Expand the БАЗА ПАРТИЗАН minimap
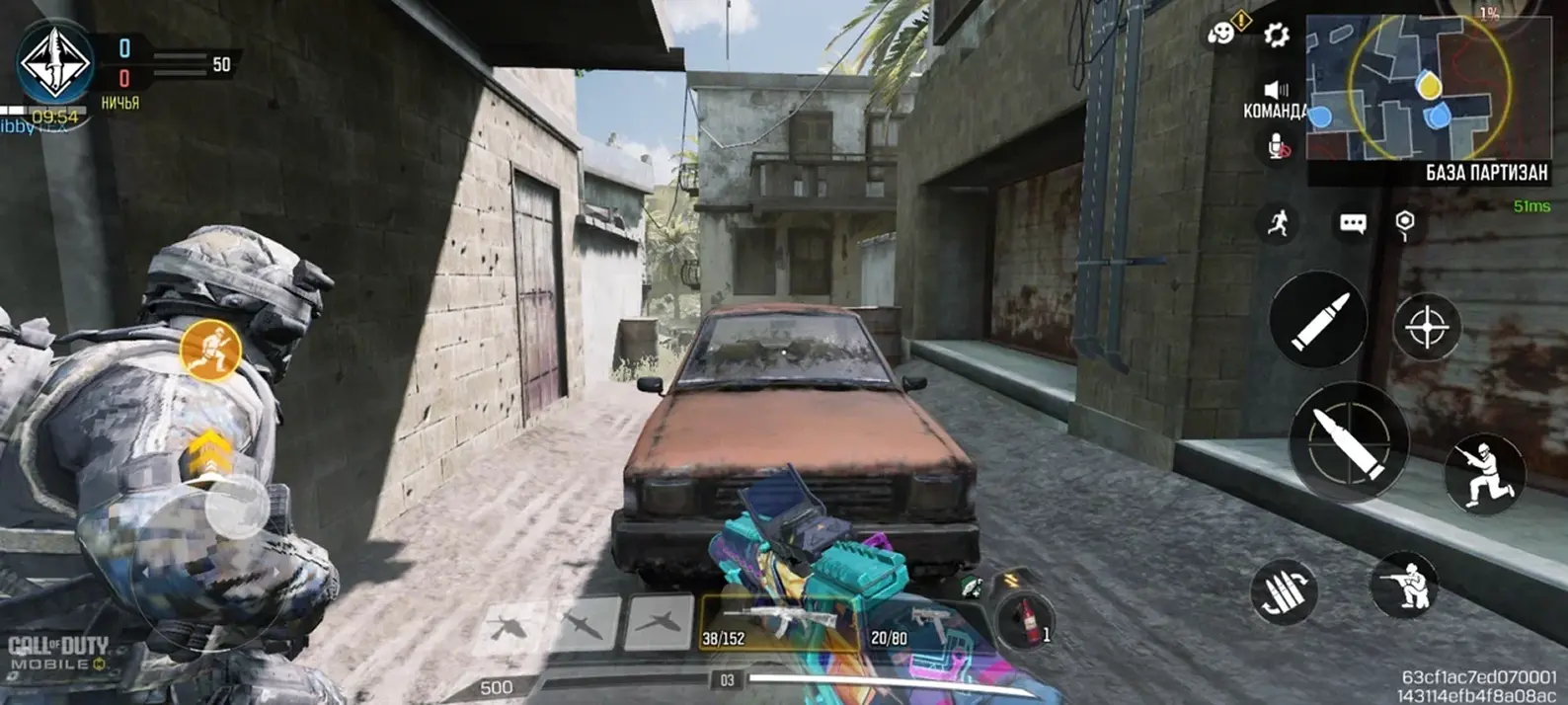The height and width of the screenshot is (705, 1568). click(1428, 89)
